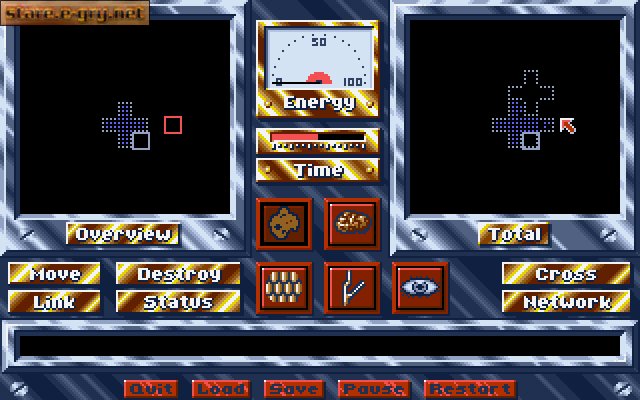The height and width of the screenshot is (400, 640).
Task: Select the Move command
Action: [x=55, y=274]
